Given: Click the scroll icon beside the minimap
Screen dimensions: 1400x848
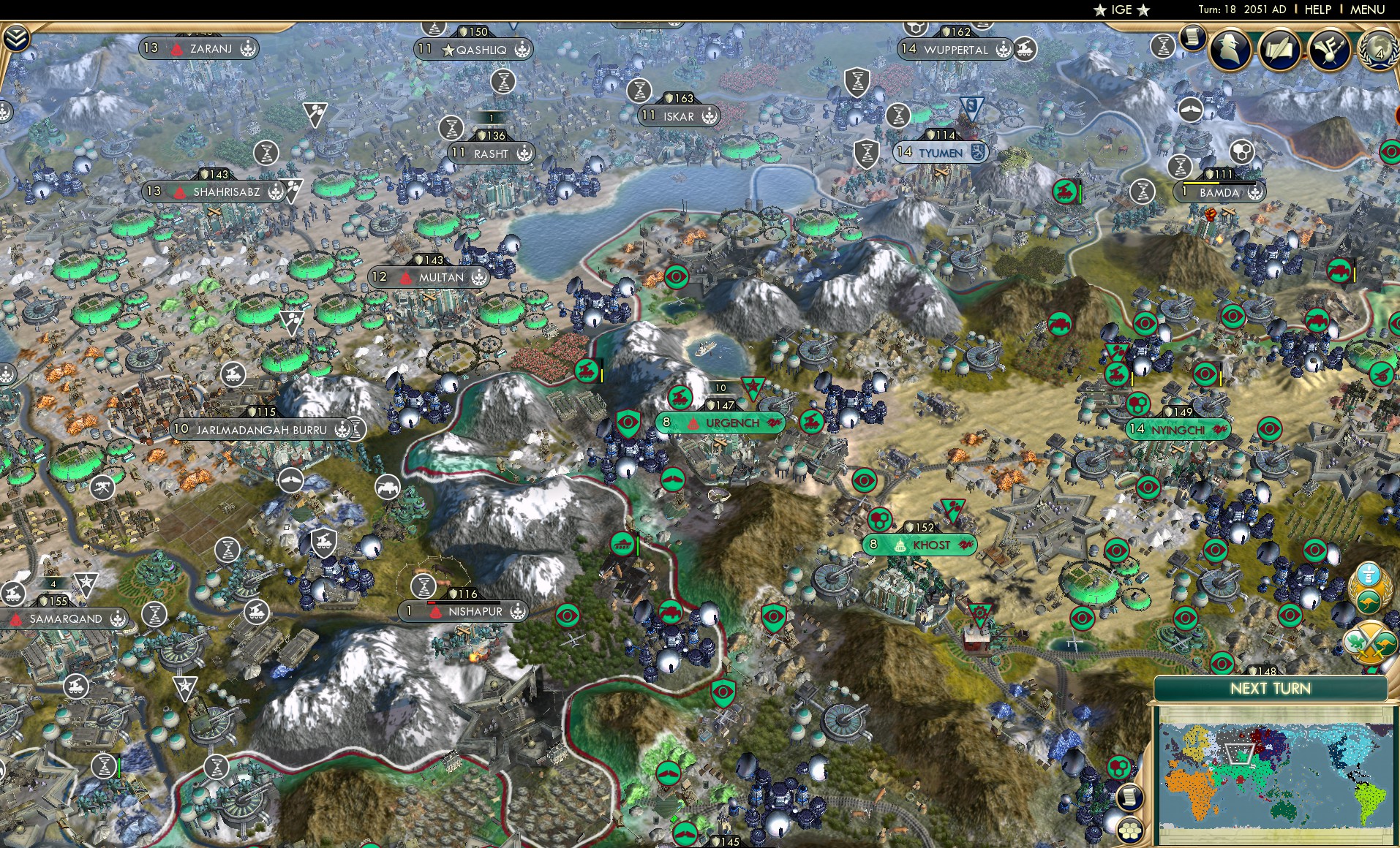Looking at the screenshot, I should pyautogui.click(x=1129, y=796).
